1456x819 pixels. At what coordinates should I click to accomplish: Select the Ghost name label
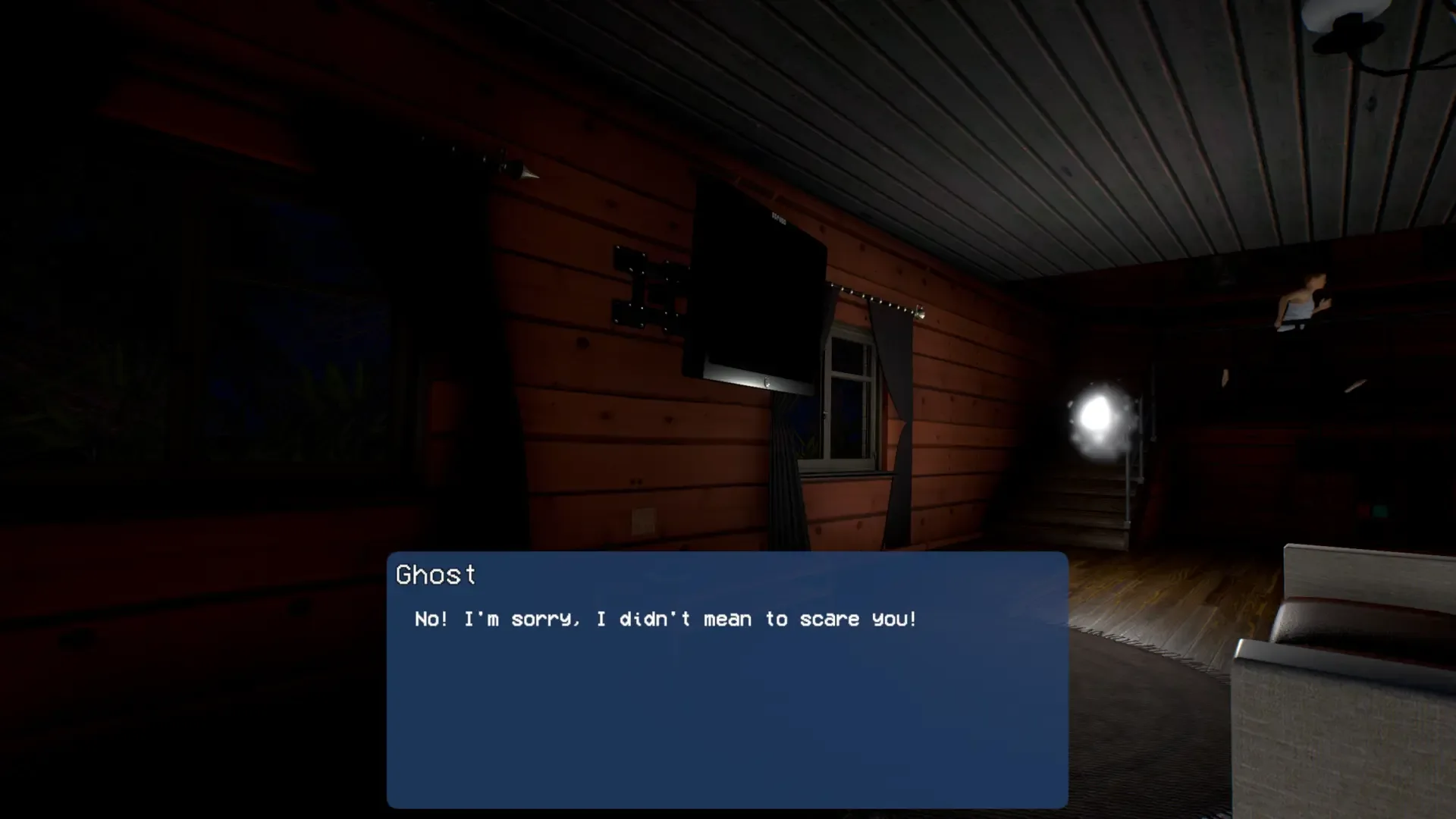pos(436,575)
